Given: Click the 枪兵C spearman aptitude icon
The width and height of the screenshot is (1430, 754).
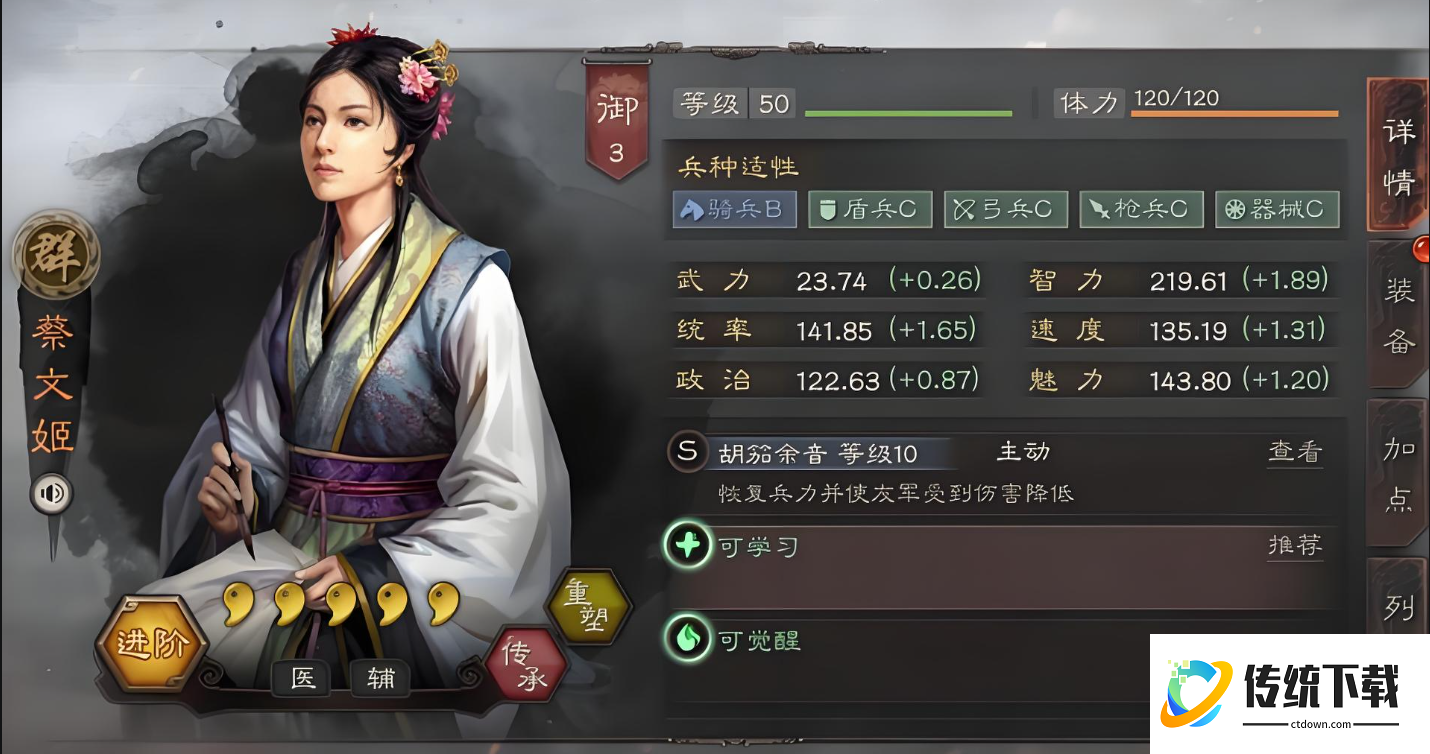Looking at the screenshot, I should tap(1141, 209).
